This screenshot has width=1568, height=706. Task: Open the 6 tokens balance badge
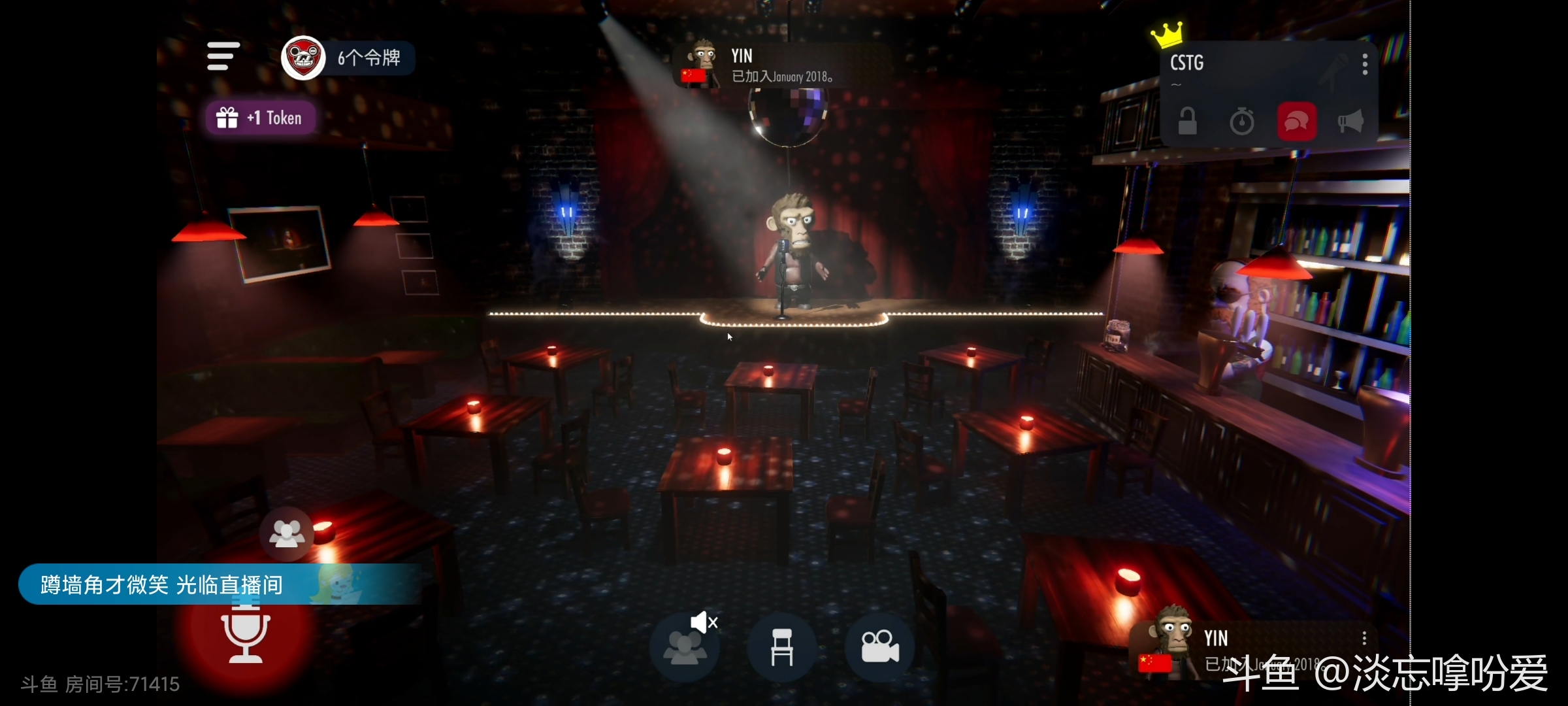(349, 58)
